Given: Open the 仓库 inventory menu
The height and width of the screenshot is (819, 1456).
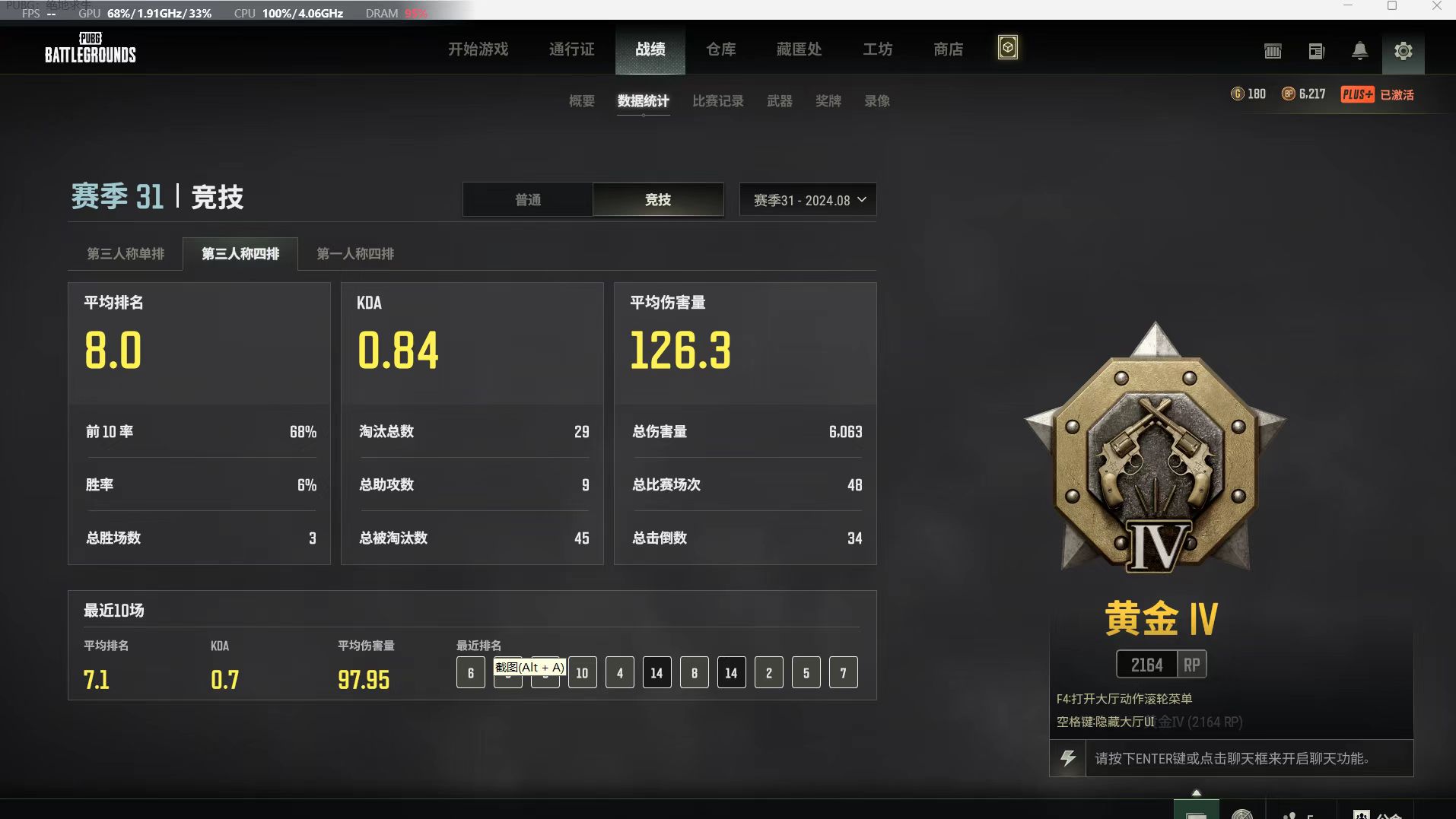Looking at the screenshot, I should pos(720,49).
